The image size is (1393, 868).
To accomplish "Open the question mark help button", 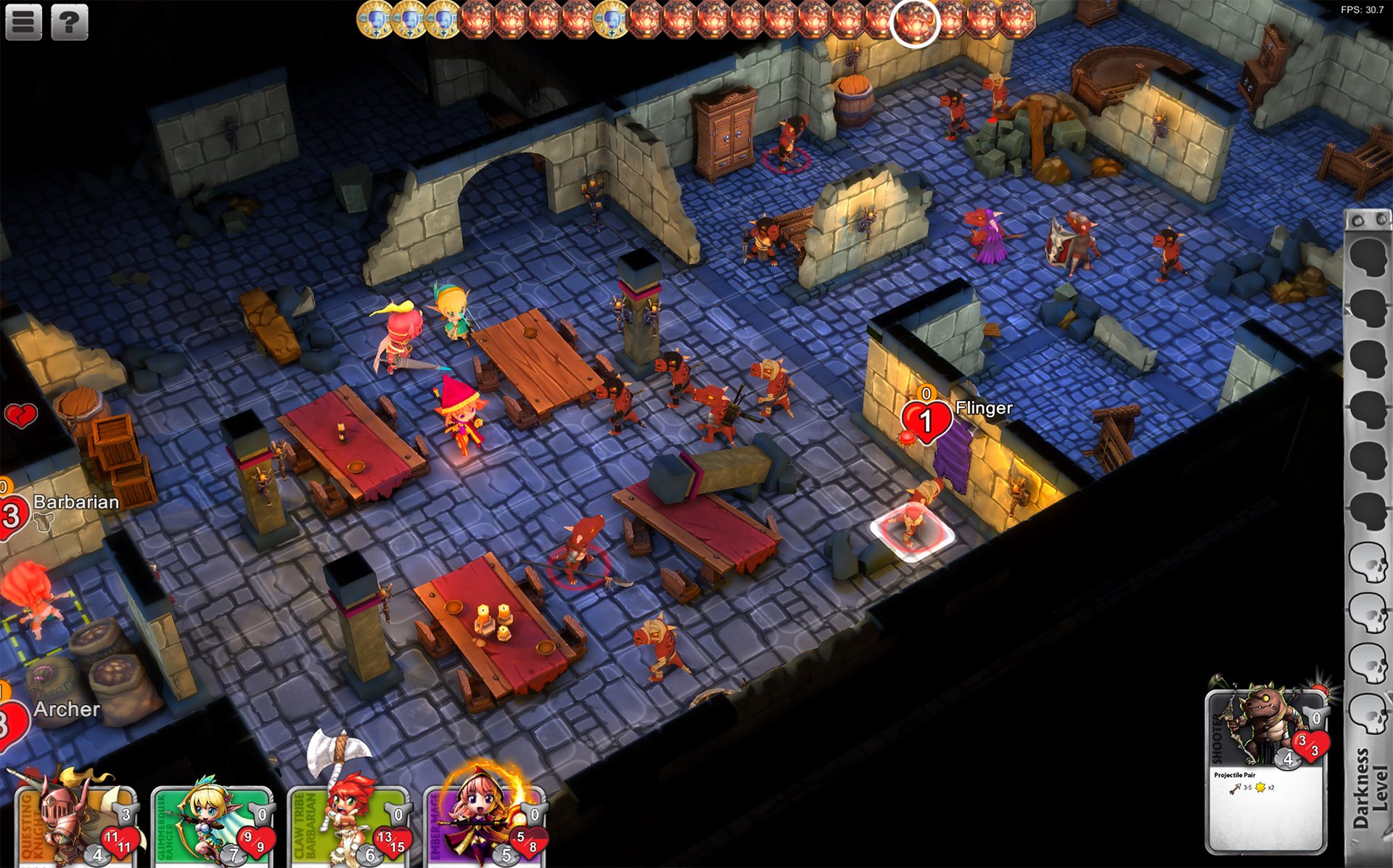I will (x=69, y=22).
